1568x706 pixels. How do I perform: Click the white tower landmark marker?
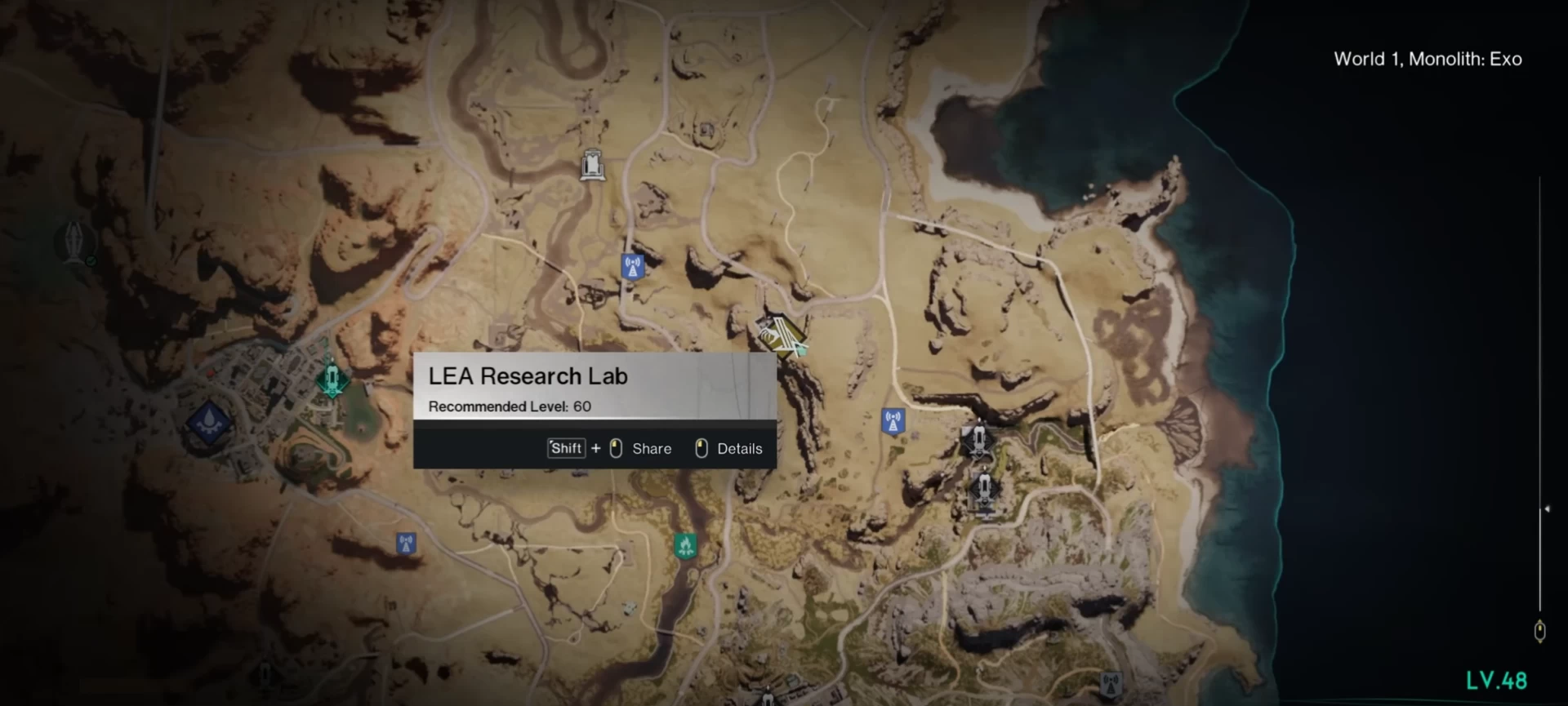(x=592, y=165)
